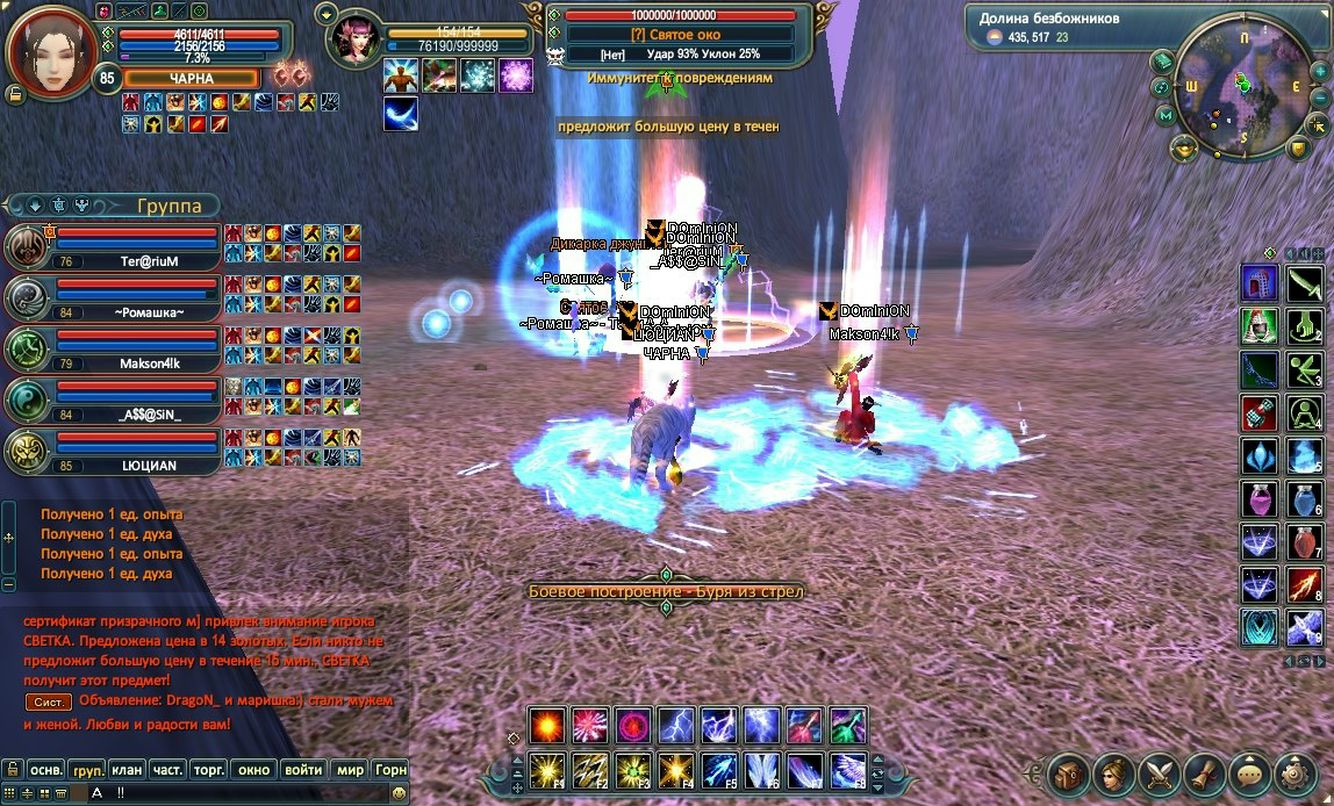Open world map via the M button
This screenshot has width=1334, height=806.
pos(1166,116)
